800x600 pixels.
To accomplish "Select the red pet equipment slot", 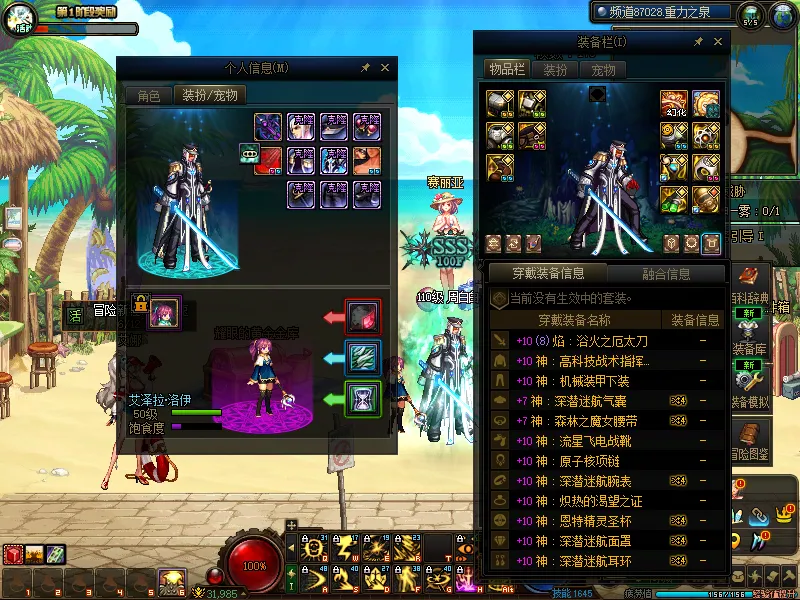I will point(362,316).
